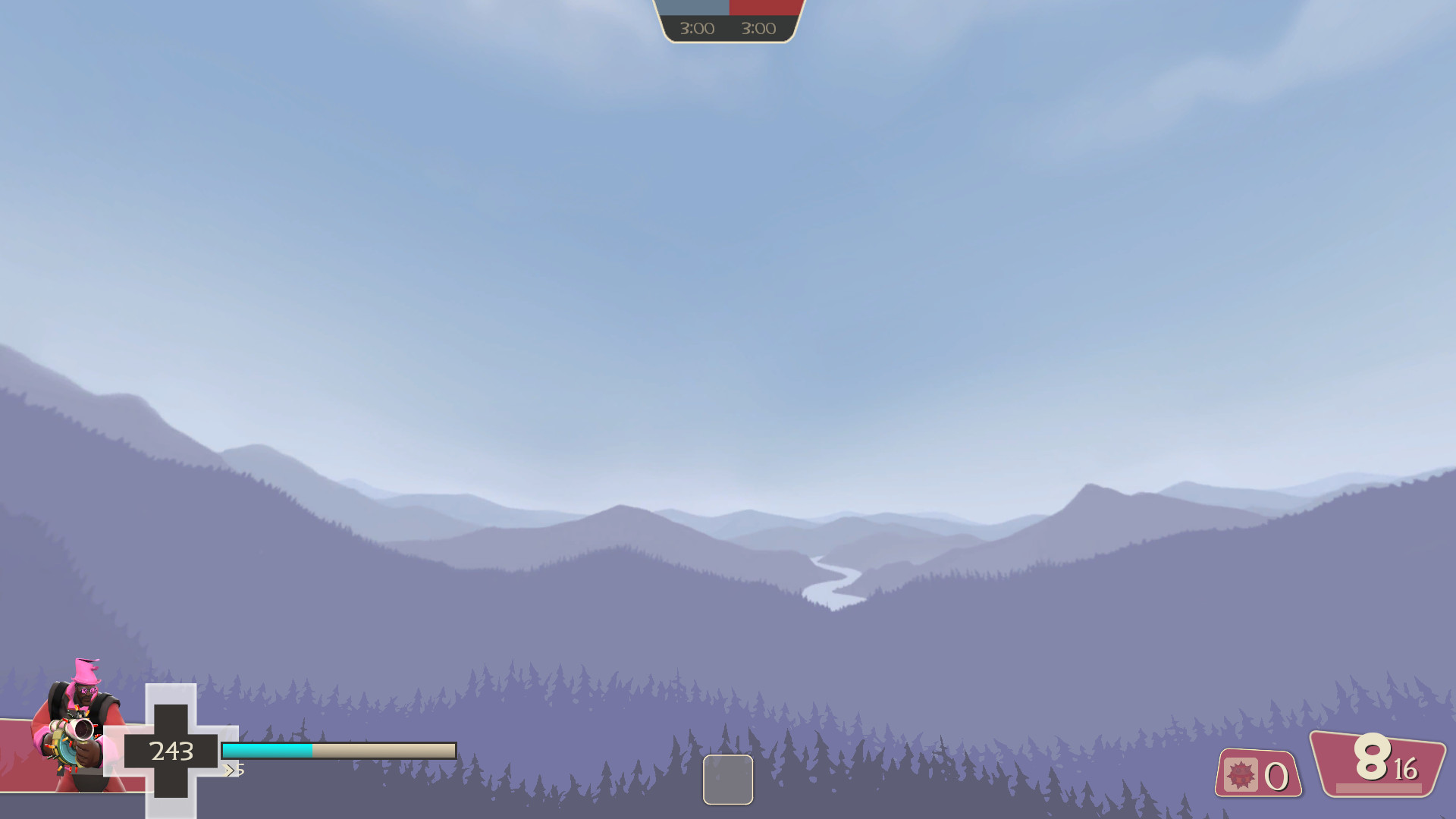Click the active sticky count showing 0

(x=1275, y=776)
